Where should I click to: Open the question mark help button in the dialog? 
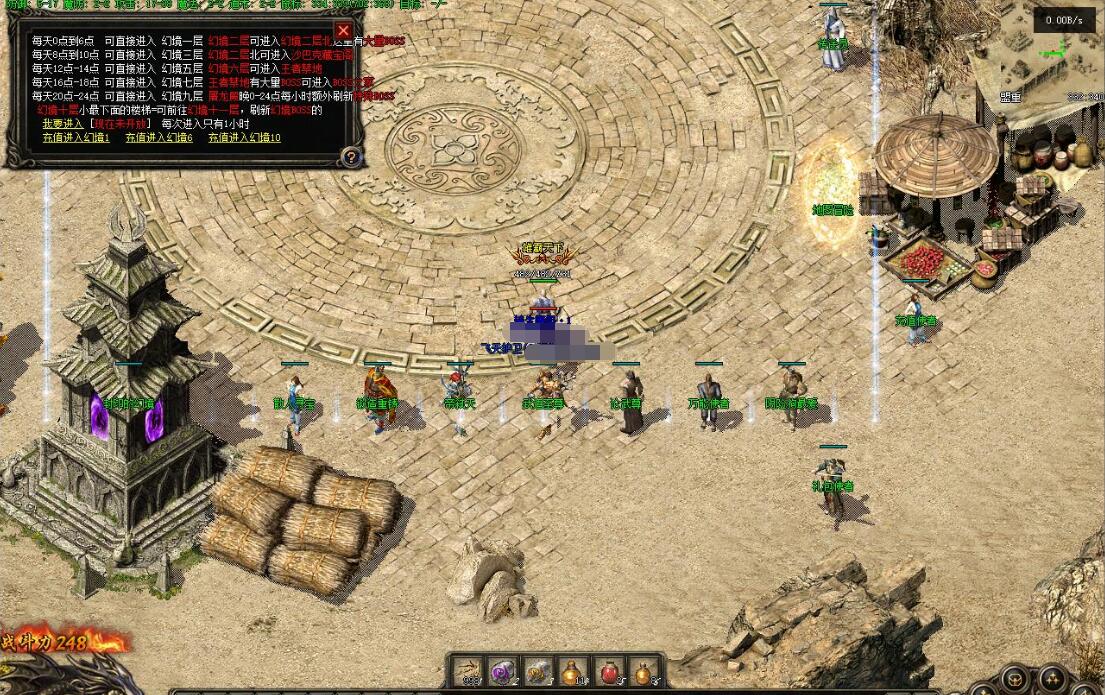350,156
